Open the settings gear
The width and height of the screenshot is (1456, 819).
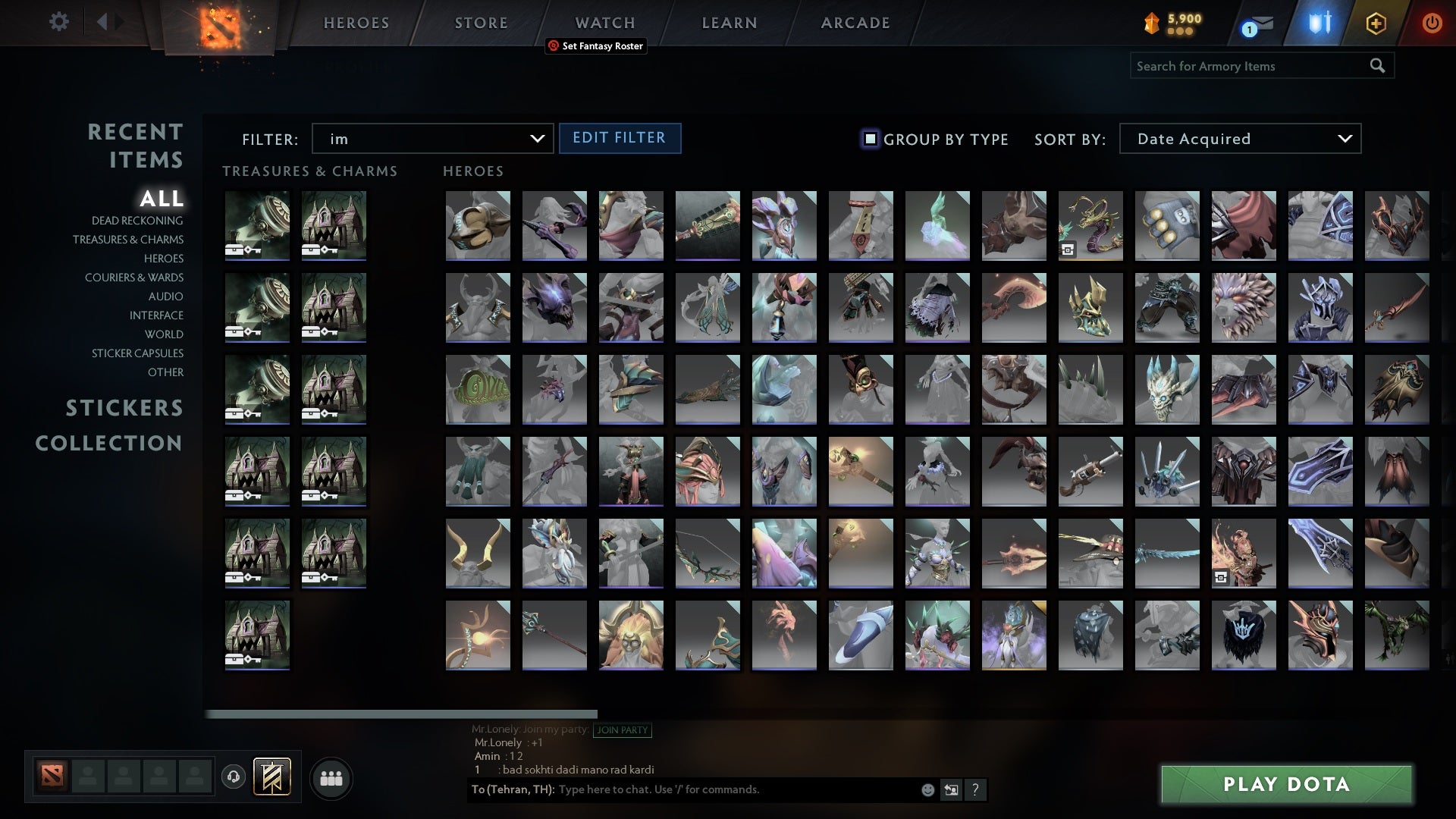[58, 21]
